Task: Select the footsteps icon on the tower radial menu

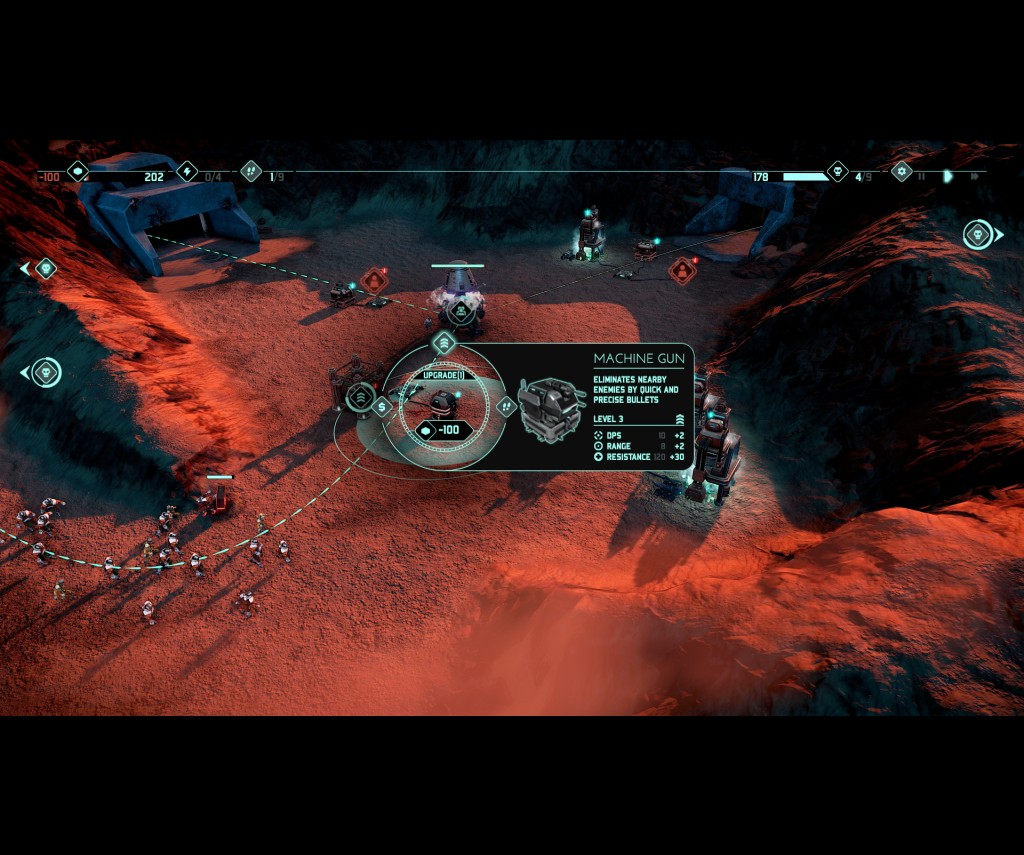Action: [506, 406]
